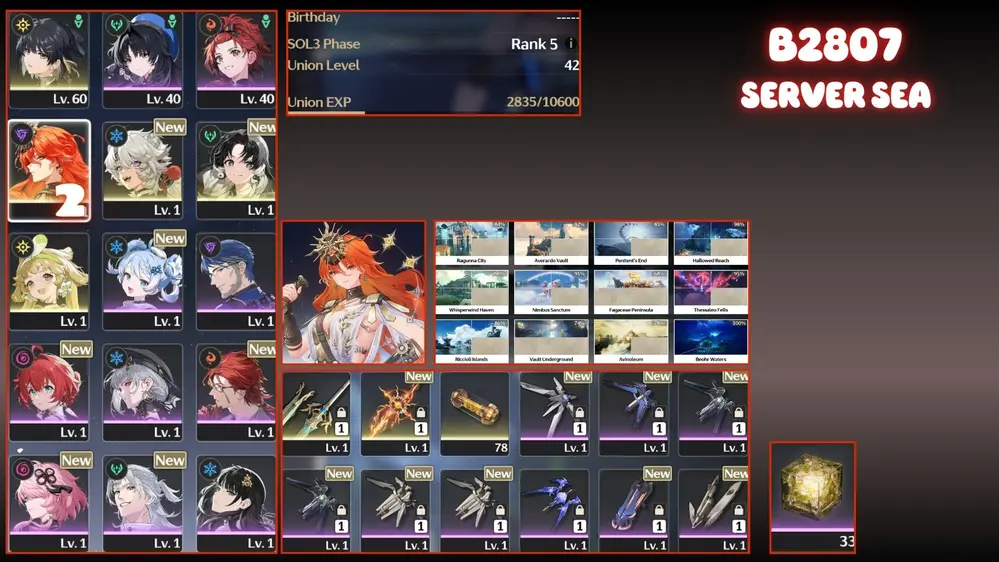Pick the flaming orange sword weapon slot
Image resolution: width=999 pixels, height=562 pixels.
tap(396, 413)
